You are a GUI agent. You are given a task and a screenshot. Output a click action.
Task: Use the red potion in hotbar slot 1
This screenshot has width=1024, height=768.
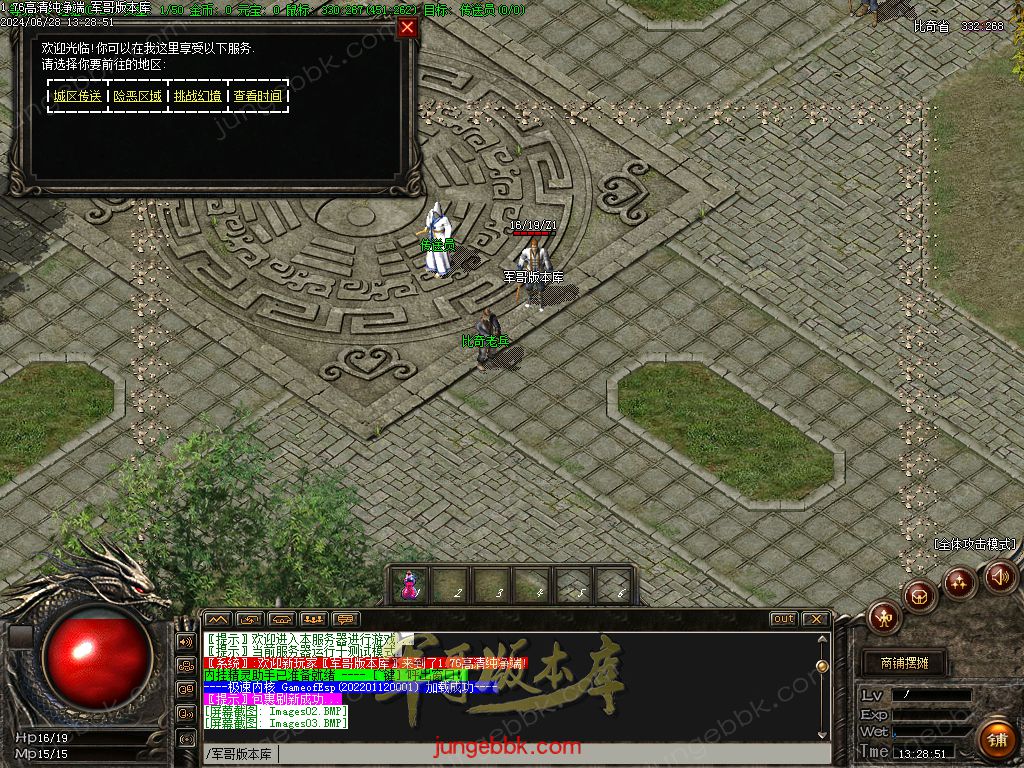[x=410, y=586]
